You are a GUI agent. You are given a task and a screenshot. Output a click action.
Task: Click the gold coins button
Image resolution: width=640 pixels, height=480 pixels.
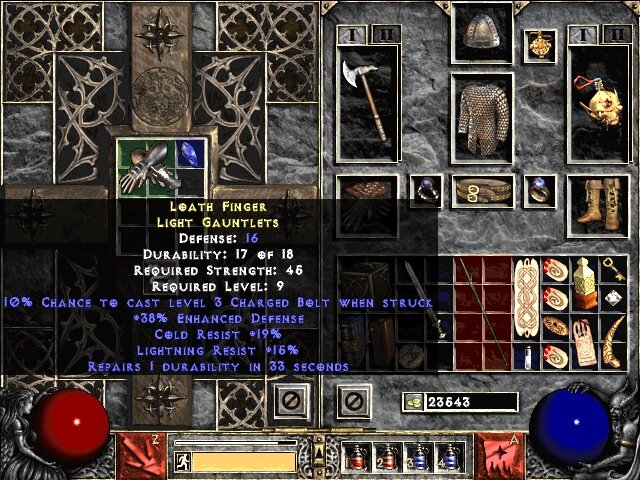(412, 401)
